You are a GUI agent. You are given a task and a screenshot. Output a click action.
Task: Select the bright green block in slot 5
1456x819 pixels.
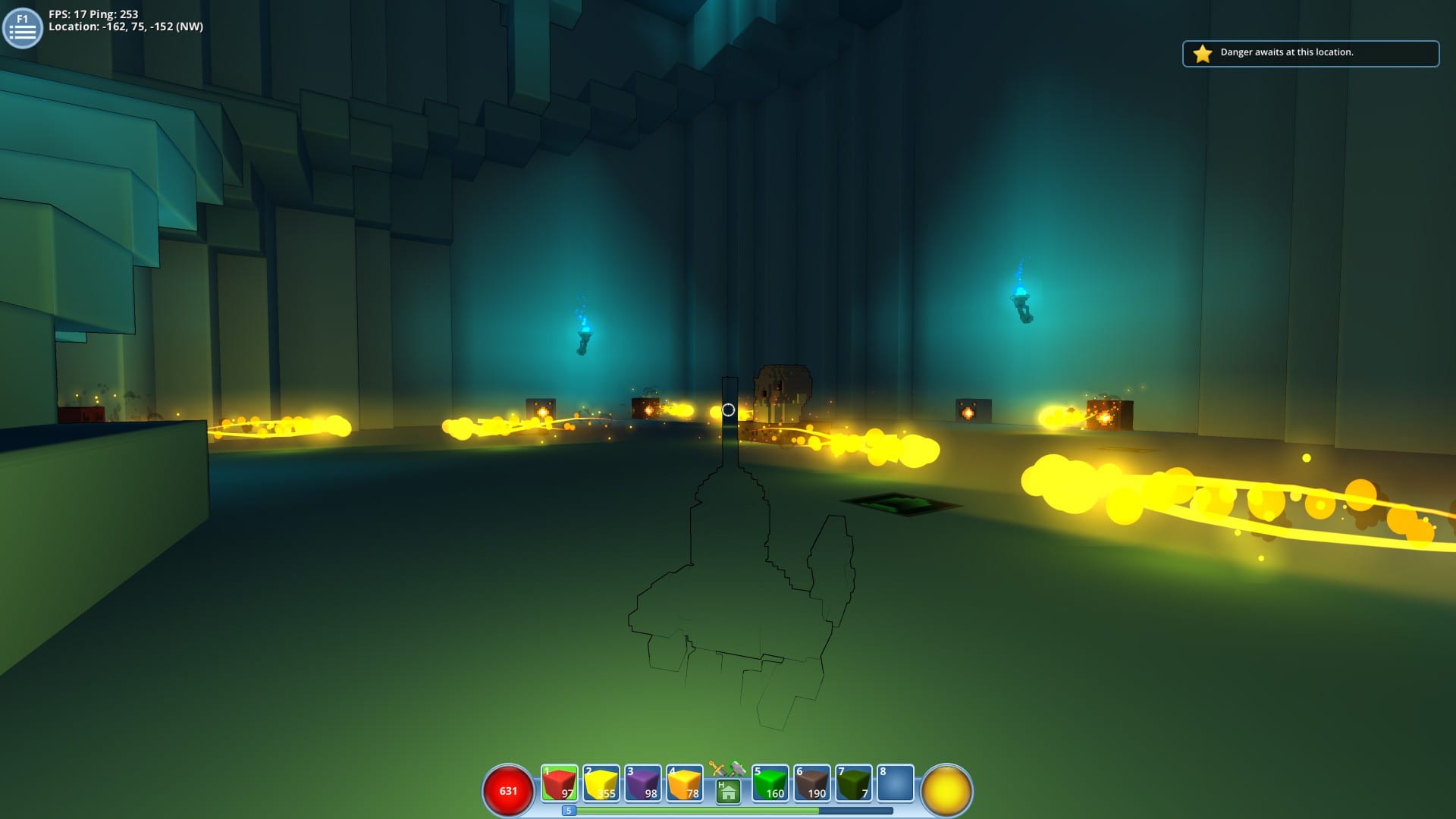point(770,783)
